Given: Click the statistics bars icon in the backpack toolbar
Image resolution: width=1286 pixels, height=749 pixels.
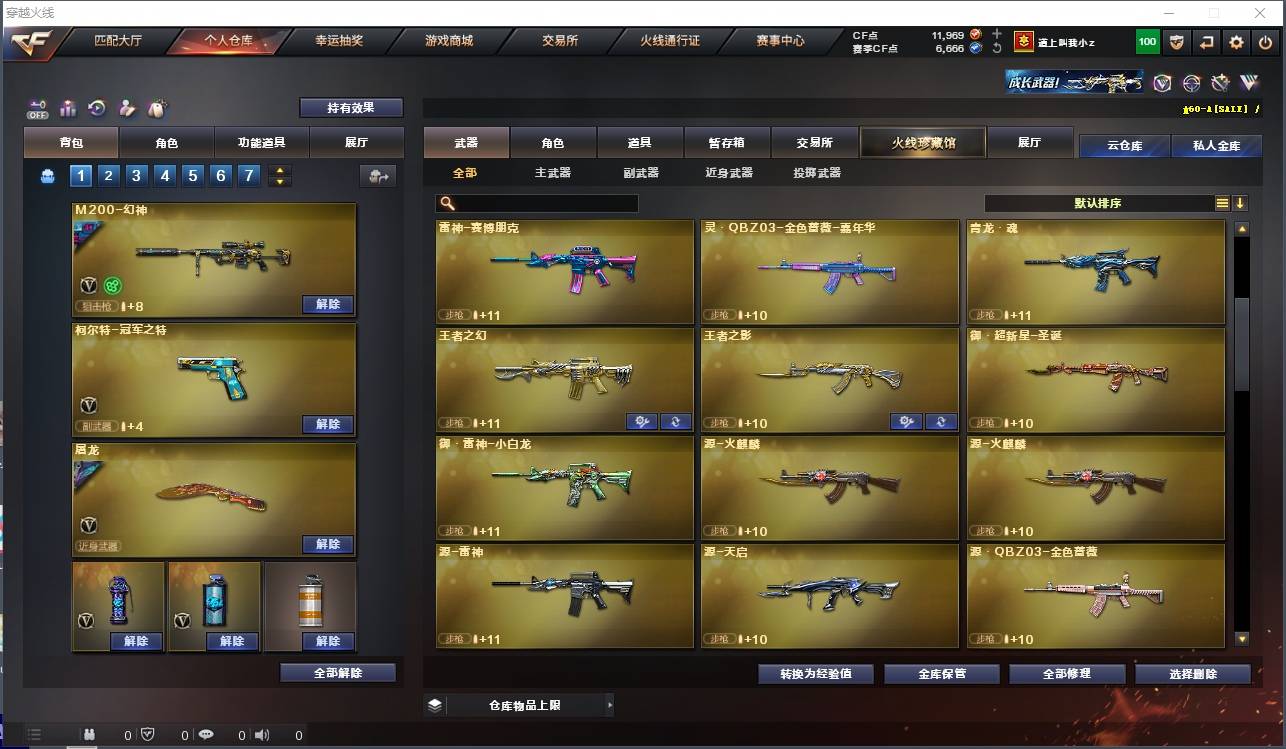Looking at the screenshot, I should pos(67,107).
